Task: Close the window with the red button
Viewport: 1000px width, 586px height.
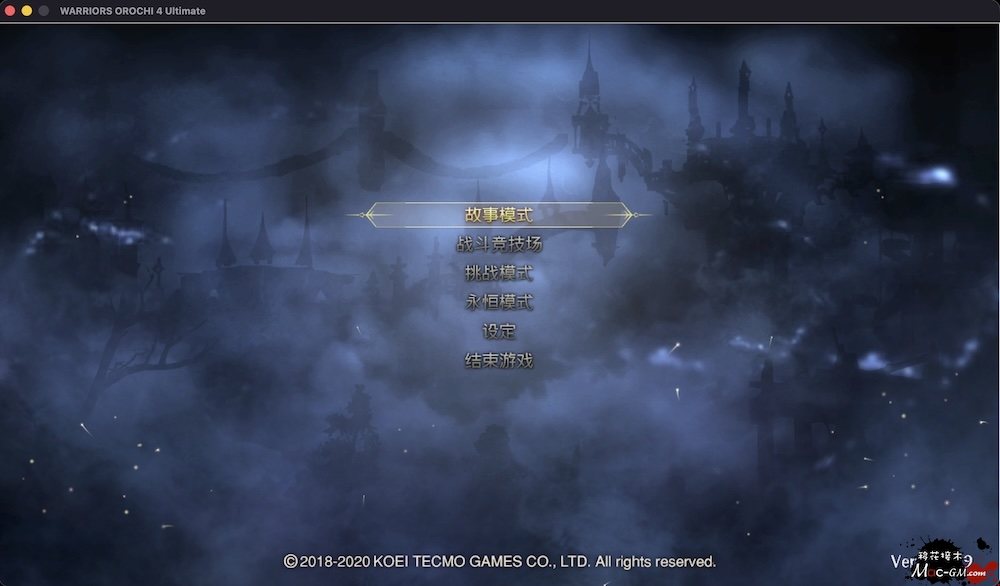Action: pyautogui.click(x=10, y=11)
